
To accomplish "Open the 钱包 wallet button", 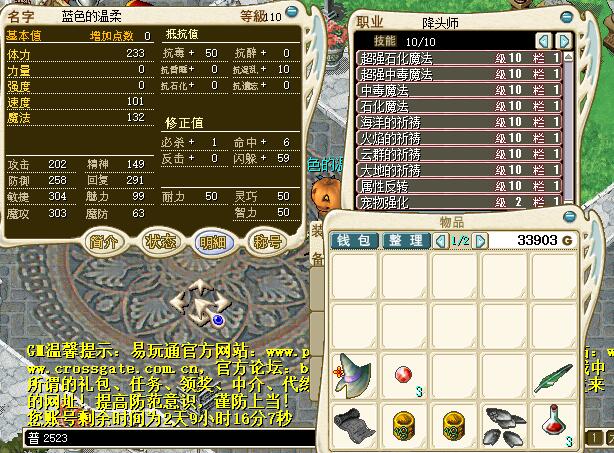I will [358, 241].
